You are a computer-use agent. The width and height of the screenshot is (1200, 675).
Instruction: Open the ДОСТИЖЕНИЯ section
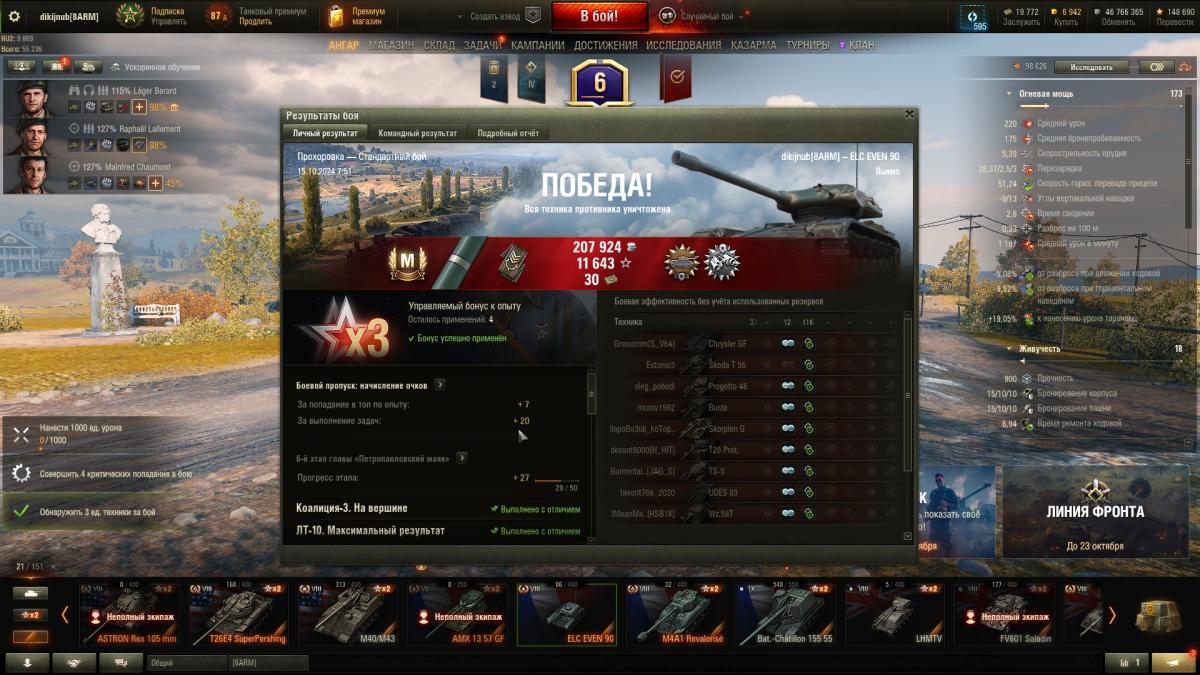point(606,45)
